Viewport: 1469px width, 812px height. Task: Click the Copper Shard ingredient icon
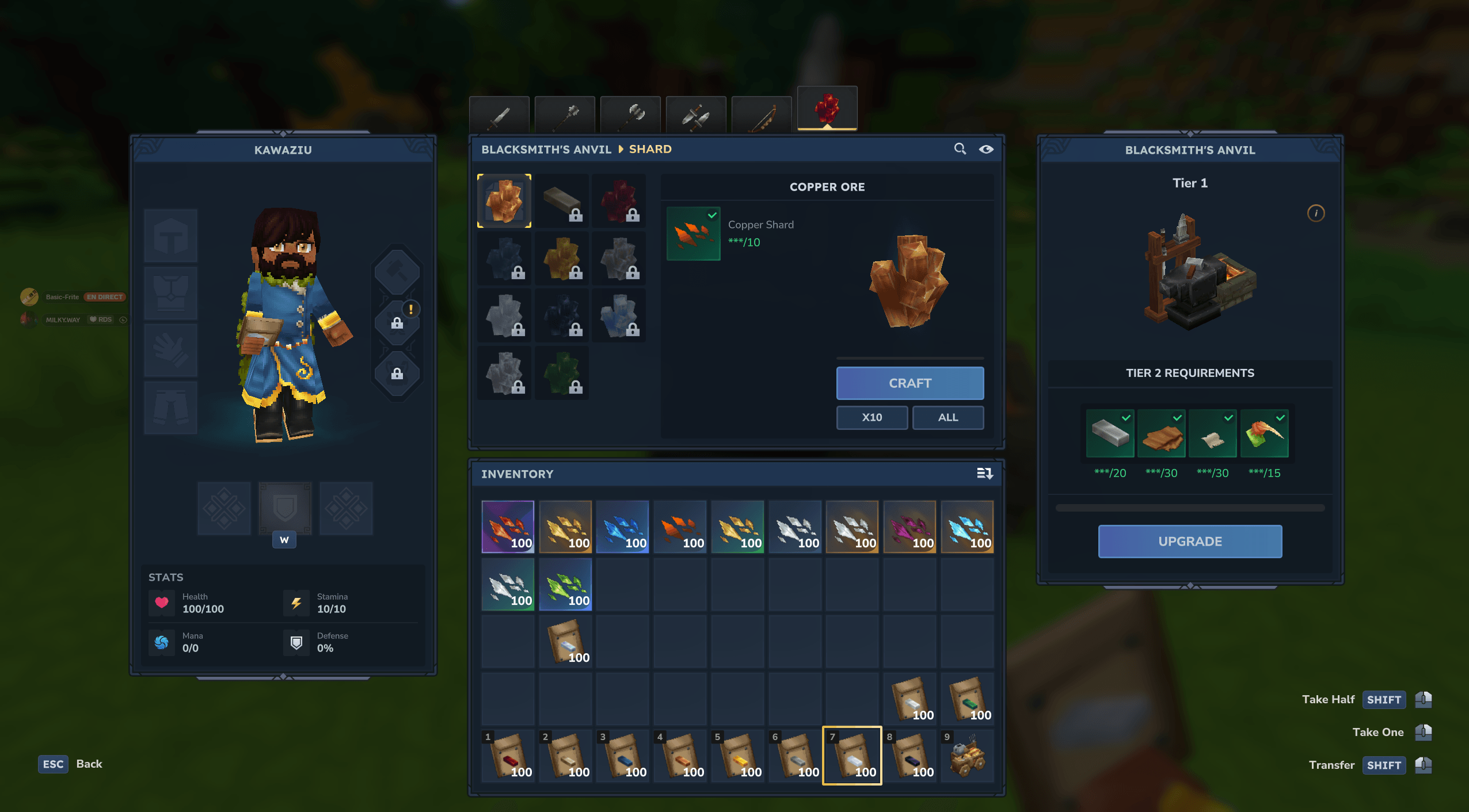(x=693, y=234)
